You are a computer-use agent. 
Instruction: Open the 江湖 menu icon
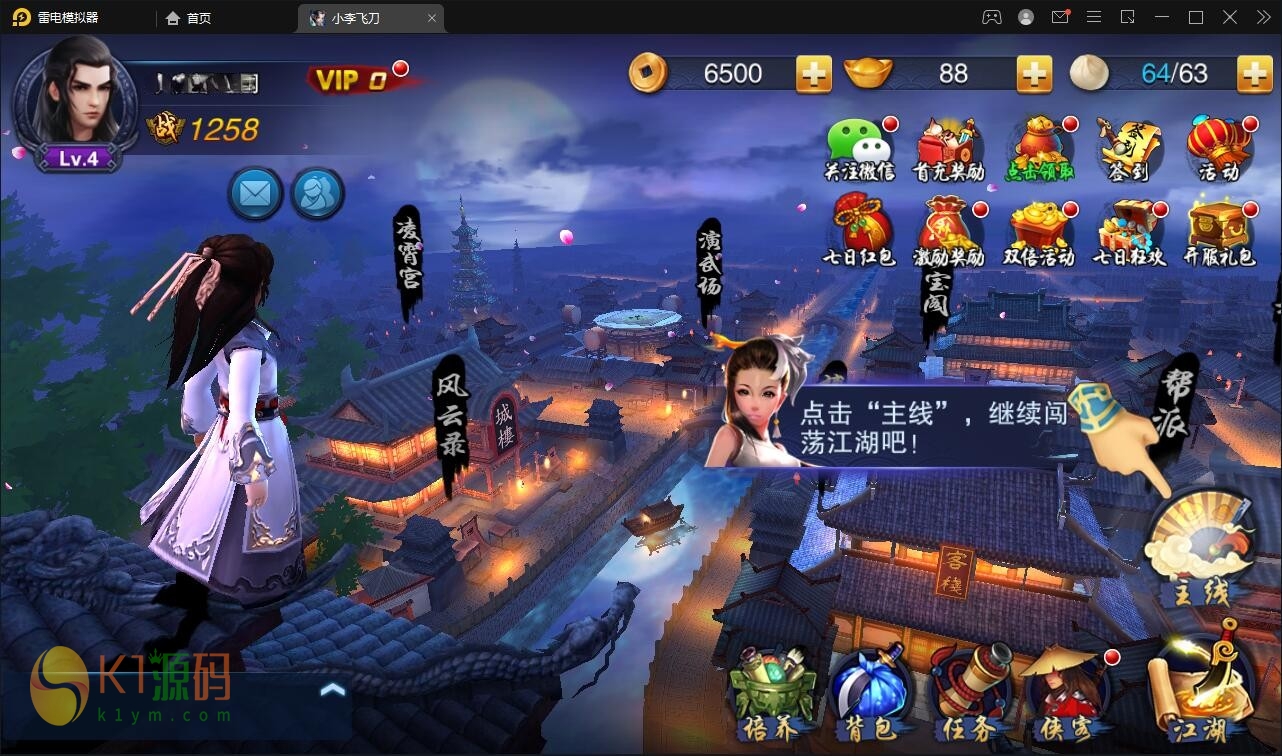point(1200,690)
